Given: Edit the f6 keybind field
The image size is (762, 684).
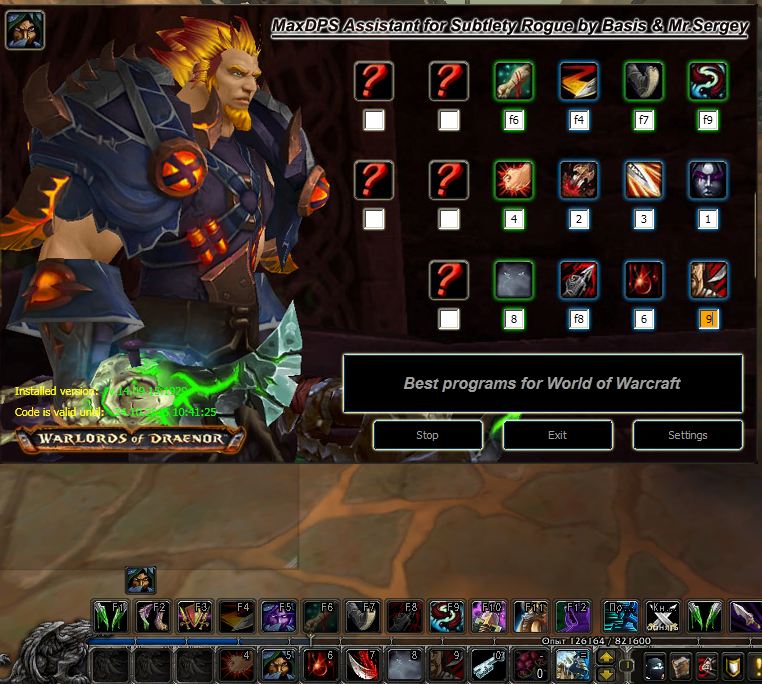Looking at the screenshot, I should pos(514,120).
